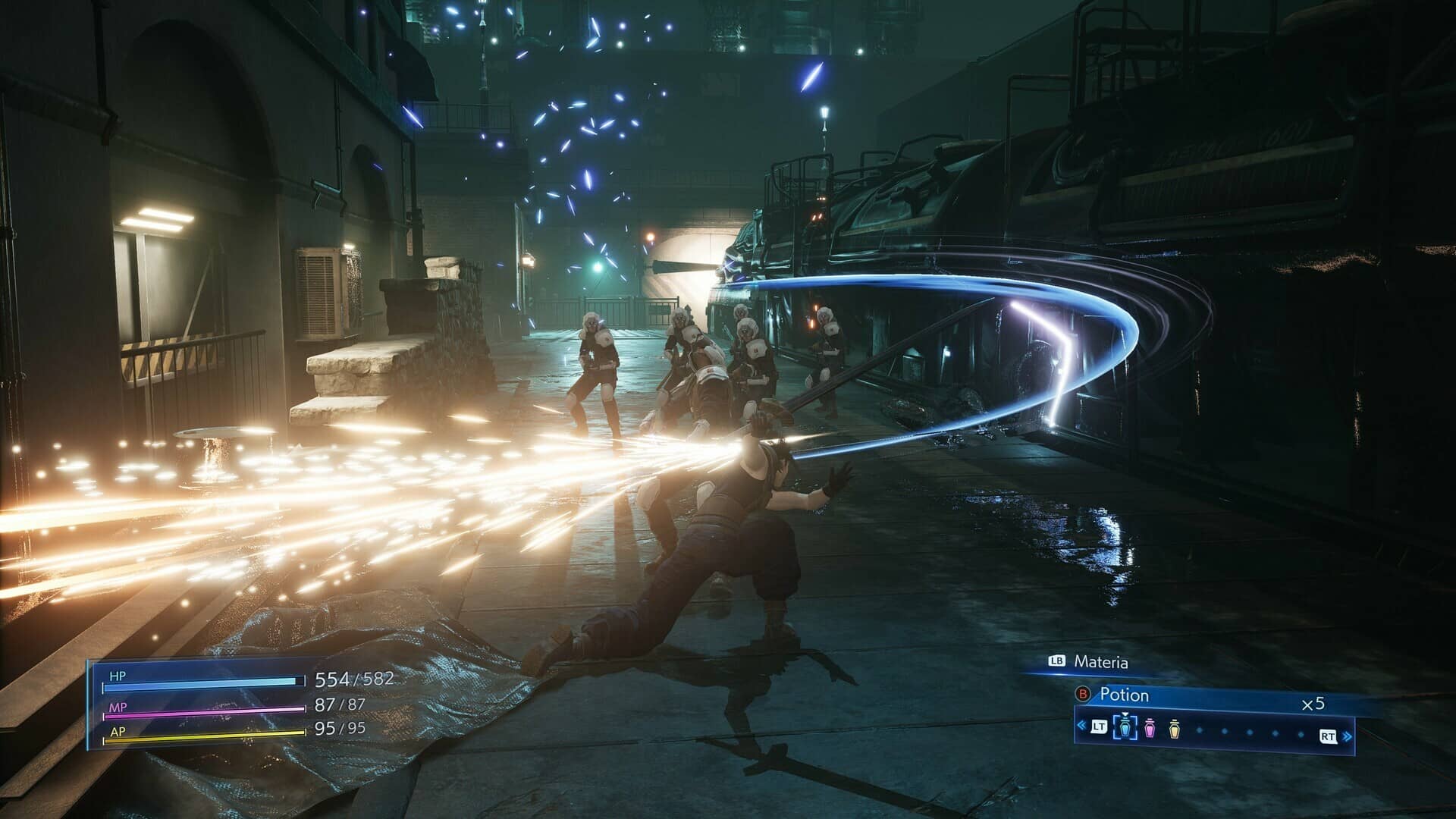Toggle the first empty item slot dot
Viewport: 1456px width, 819px height.
click(1199, 730)
